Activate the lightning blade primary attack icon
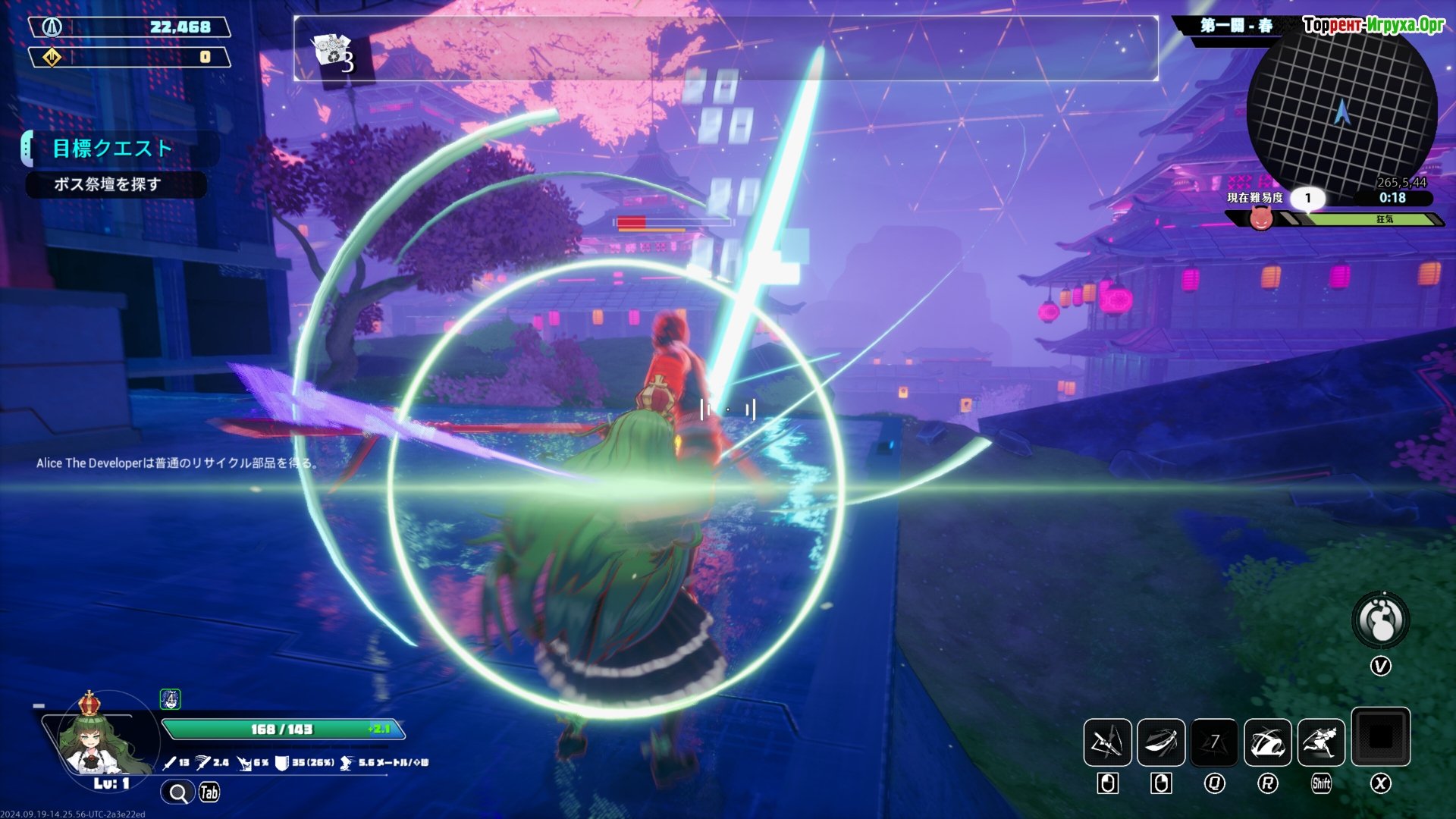 pos(1107,742)
